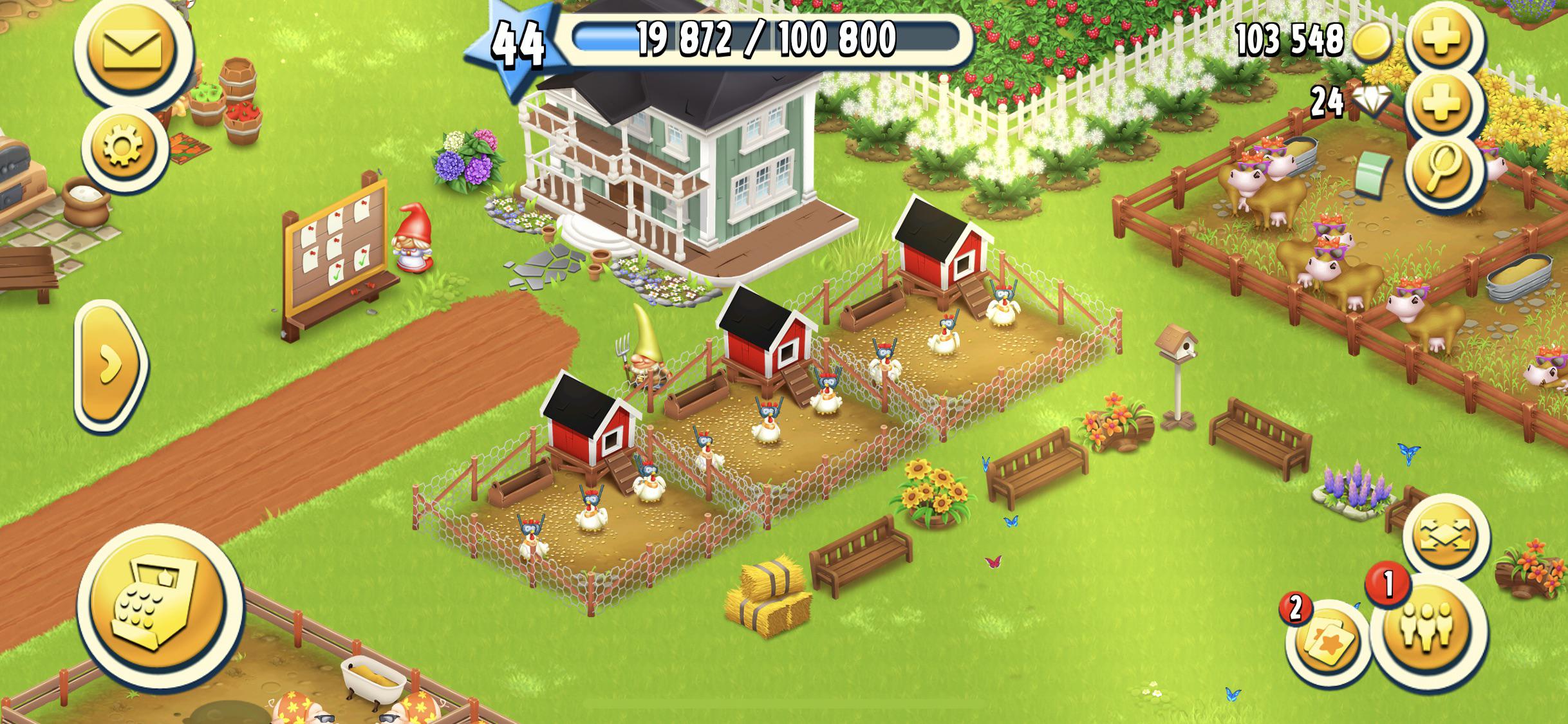Viewport: 1568px width, 724px height.
Task: Check the XP progress bar
Action: click(x=766, y=40)
